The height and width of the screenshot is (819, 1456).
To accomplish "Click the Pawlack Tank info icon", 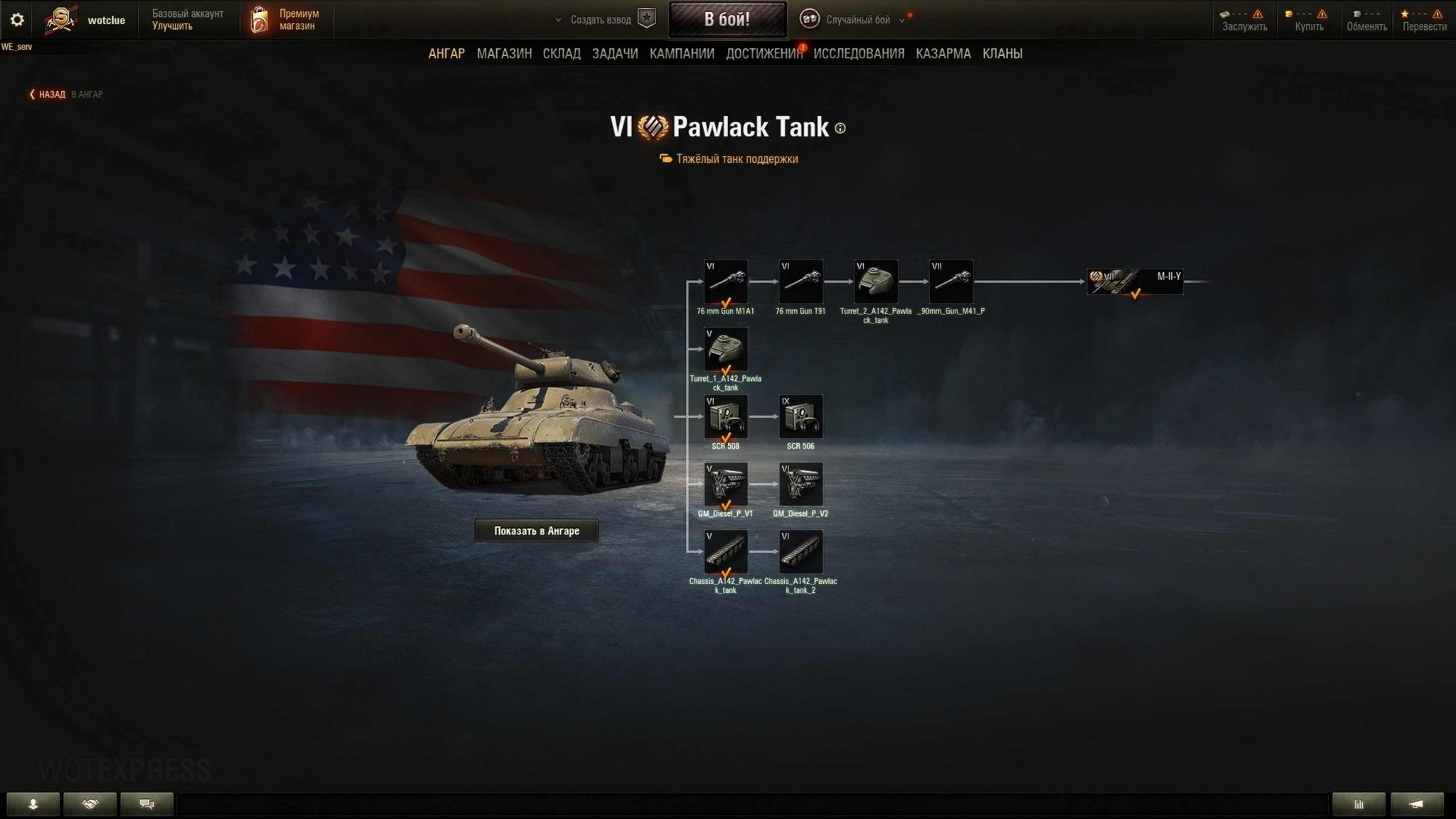I will (x=842, y=129).
